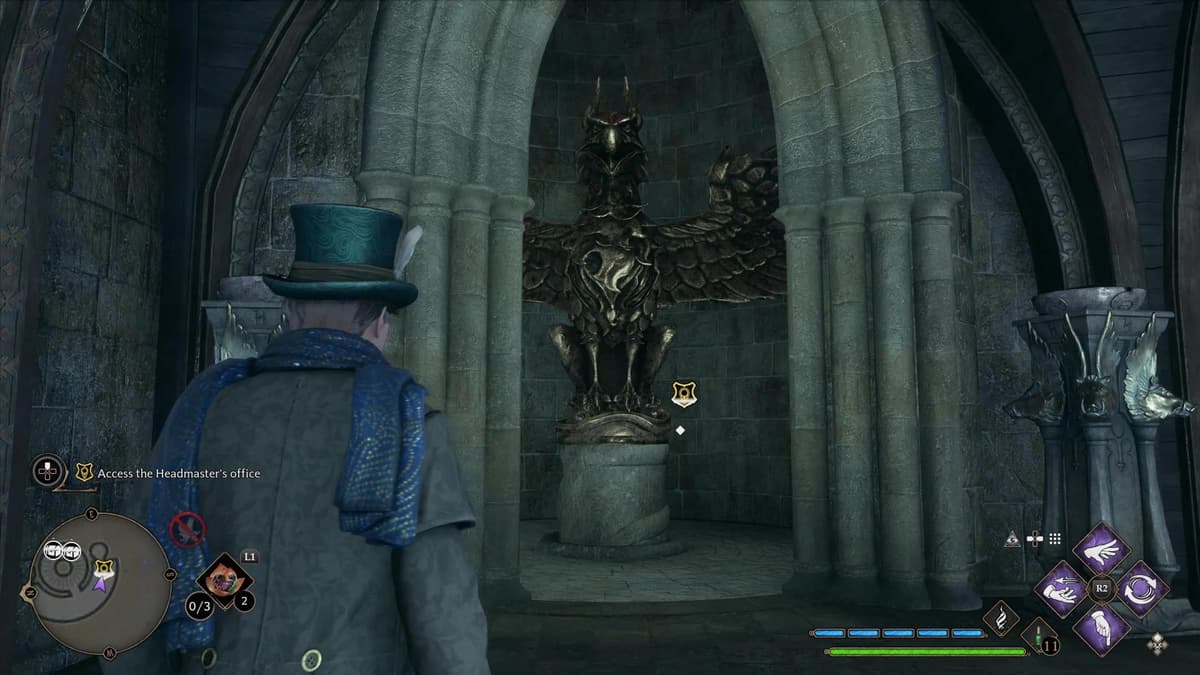Select the gold quest marker on the minimap

[x=101, y=568]
